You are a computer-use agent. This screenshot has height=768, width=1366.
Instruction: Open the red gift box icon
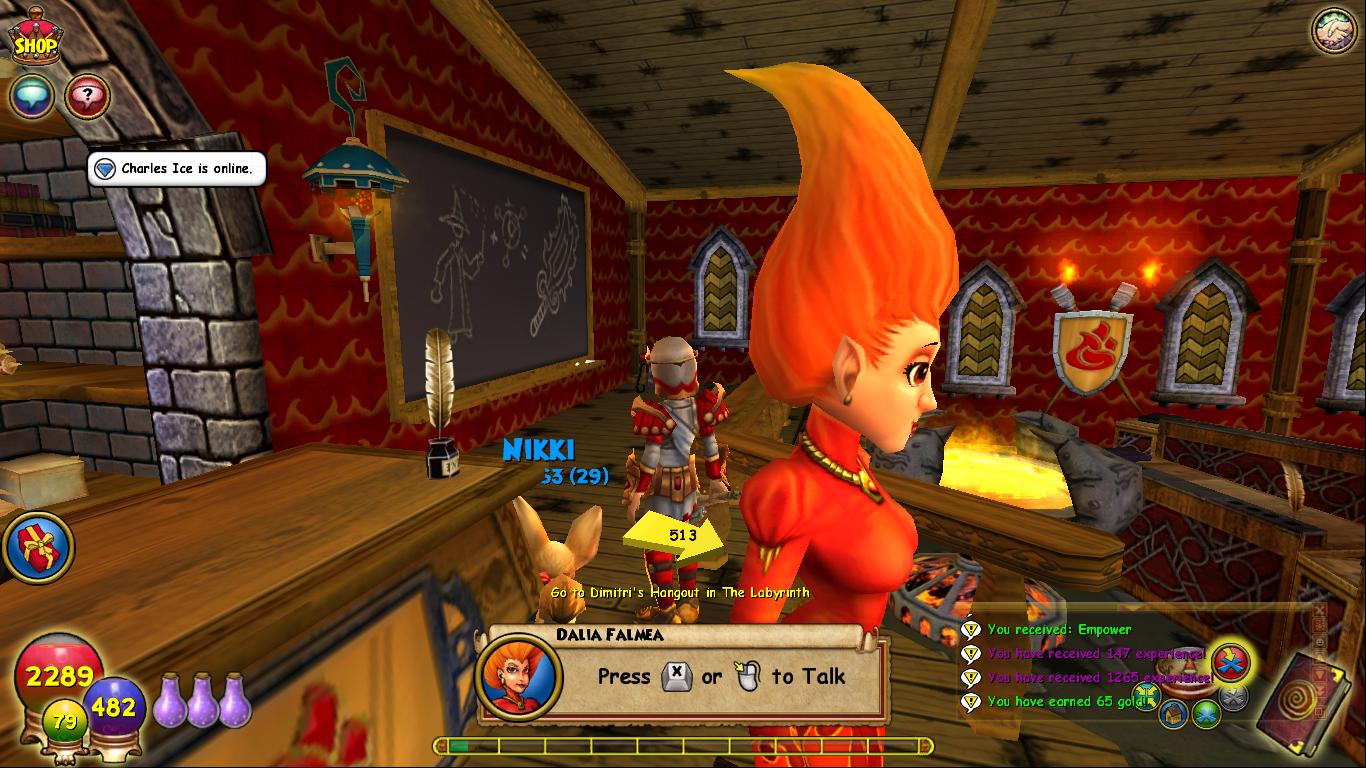[x=37, y=547]
